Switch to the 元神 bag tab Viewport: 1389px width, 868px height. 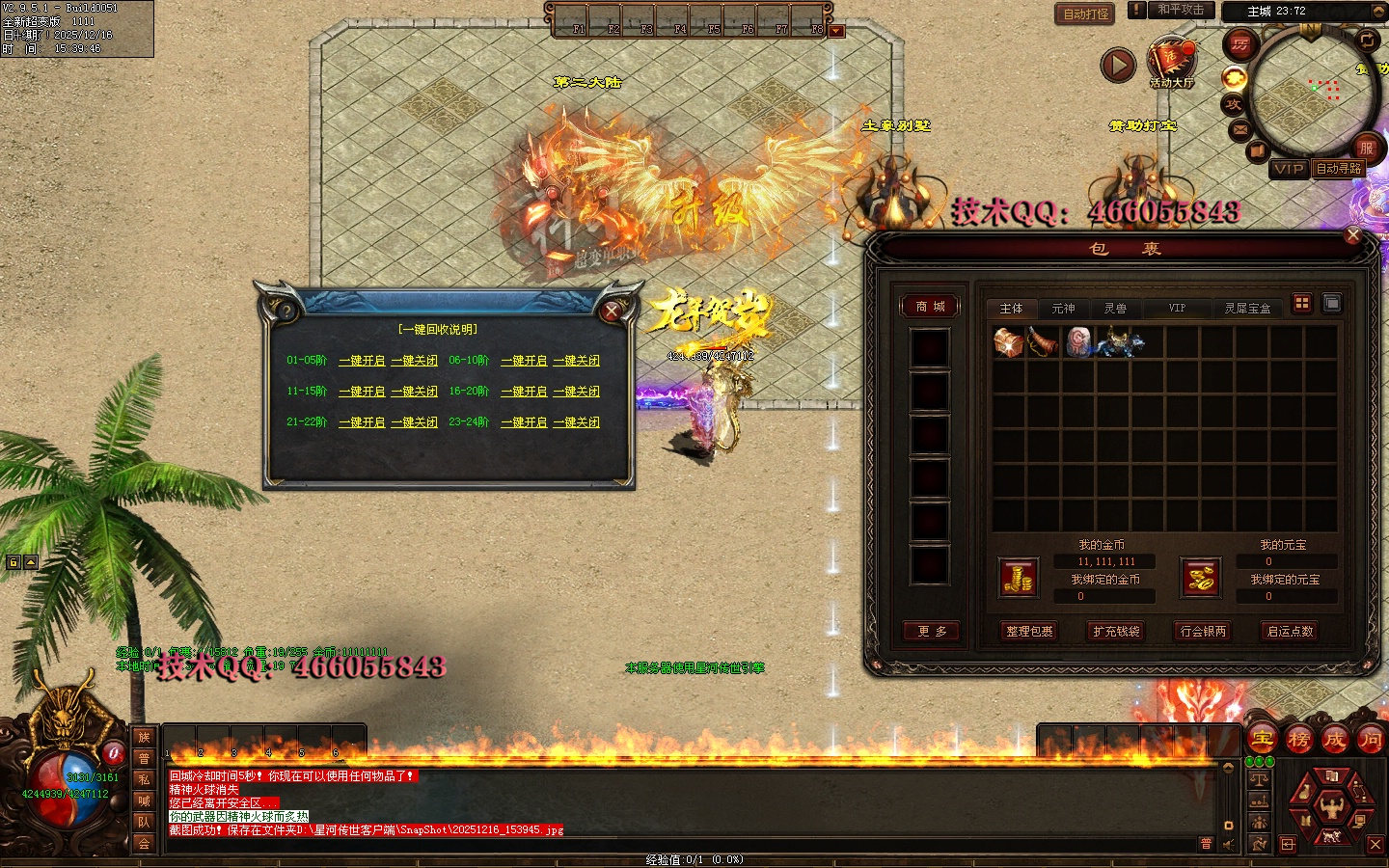click(1063, 309)
